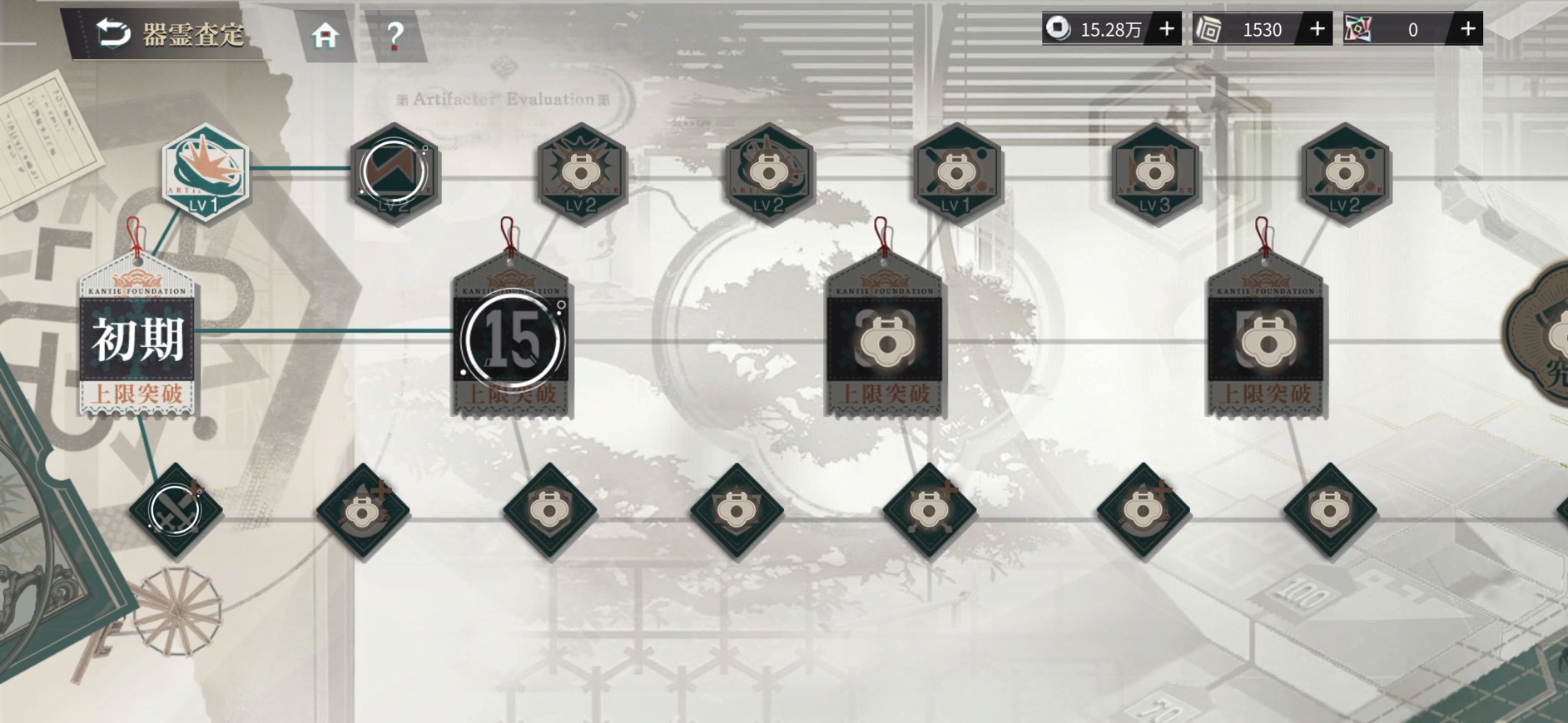
Task: Go back from 器霊査定 screen
Action: [x=114, y=33]
